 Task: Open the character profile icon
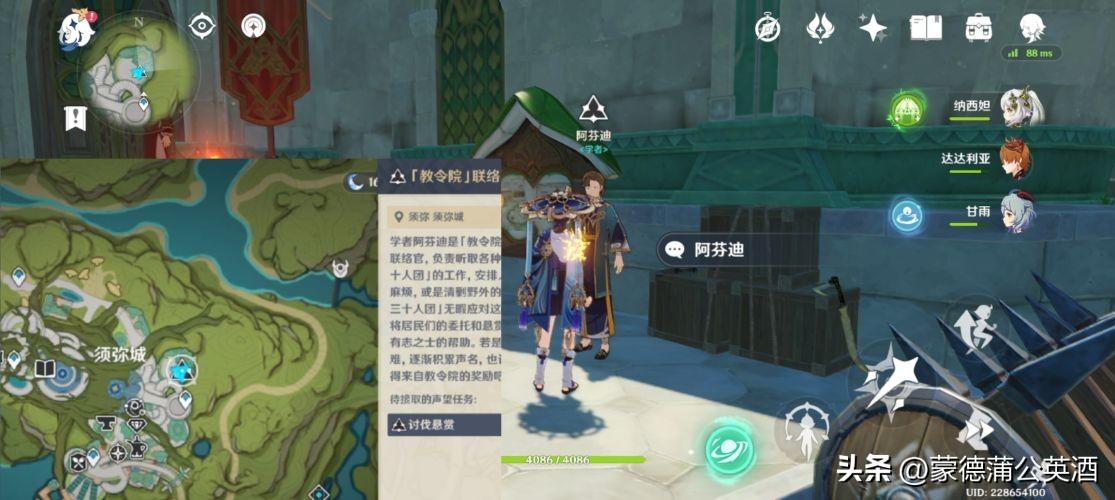(1032, 27)
